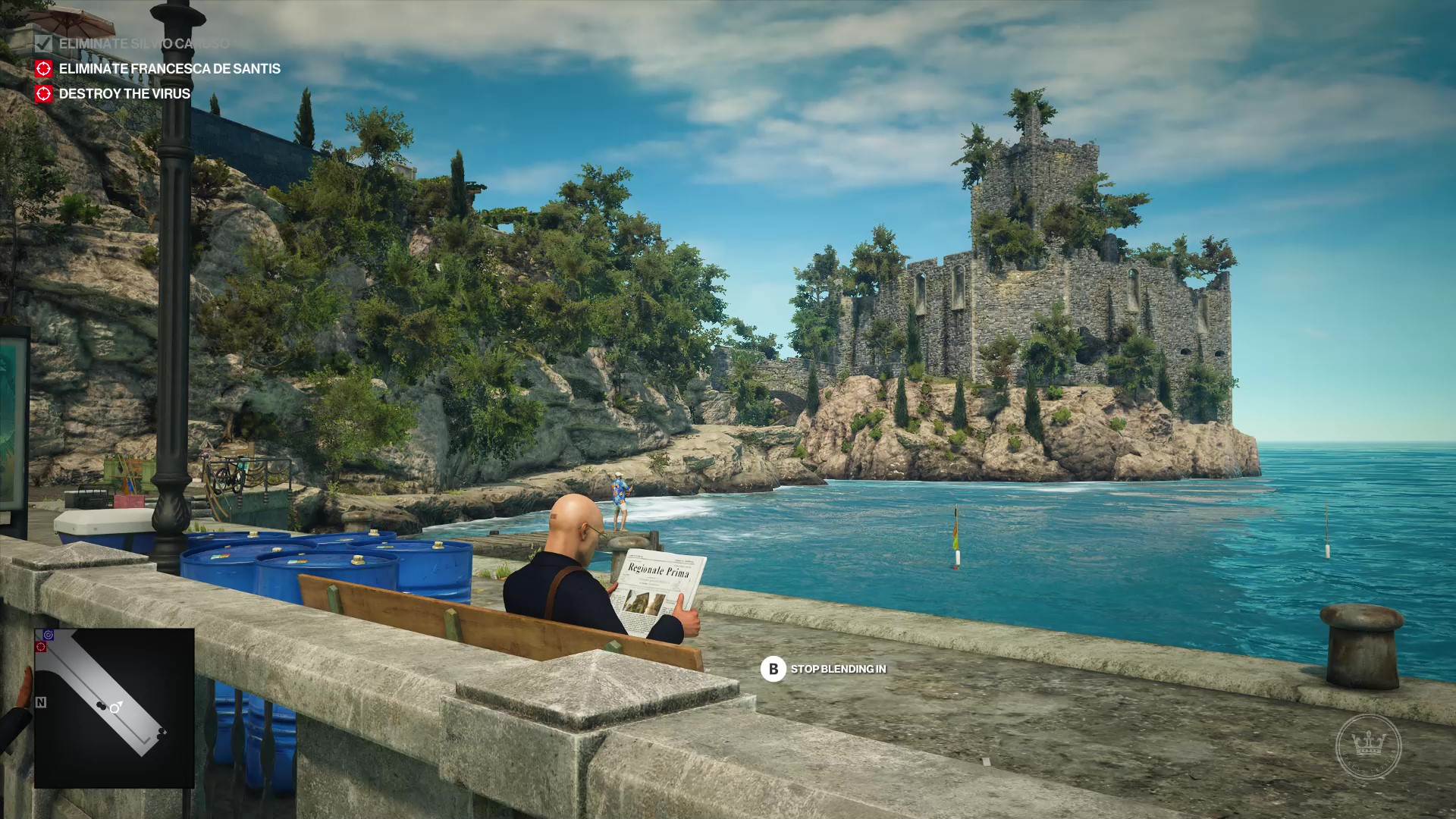This screenshot has height=819, width=1456.
Task: Select the Eliminate Francesca De Santis objective
Action: (169, 69)
